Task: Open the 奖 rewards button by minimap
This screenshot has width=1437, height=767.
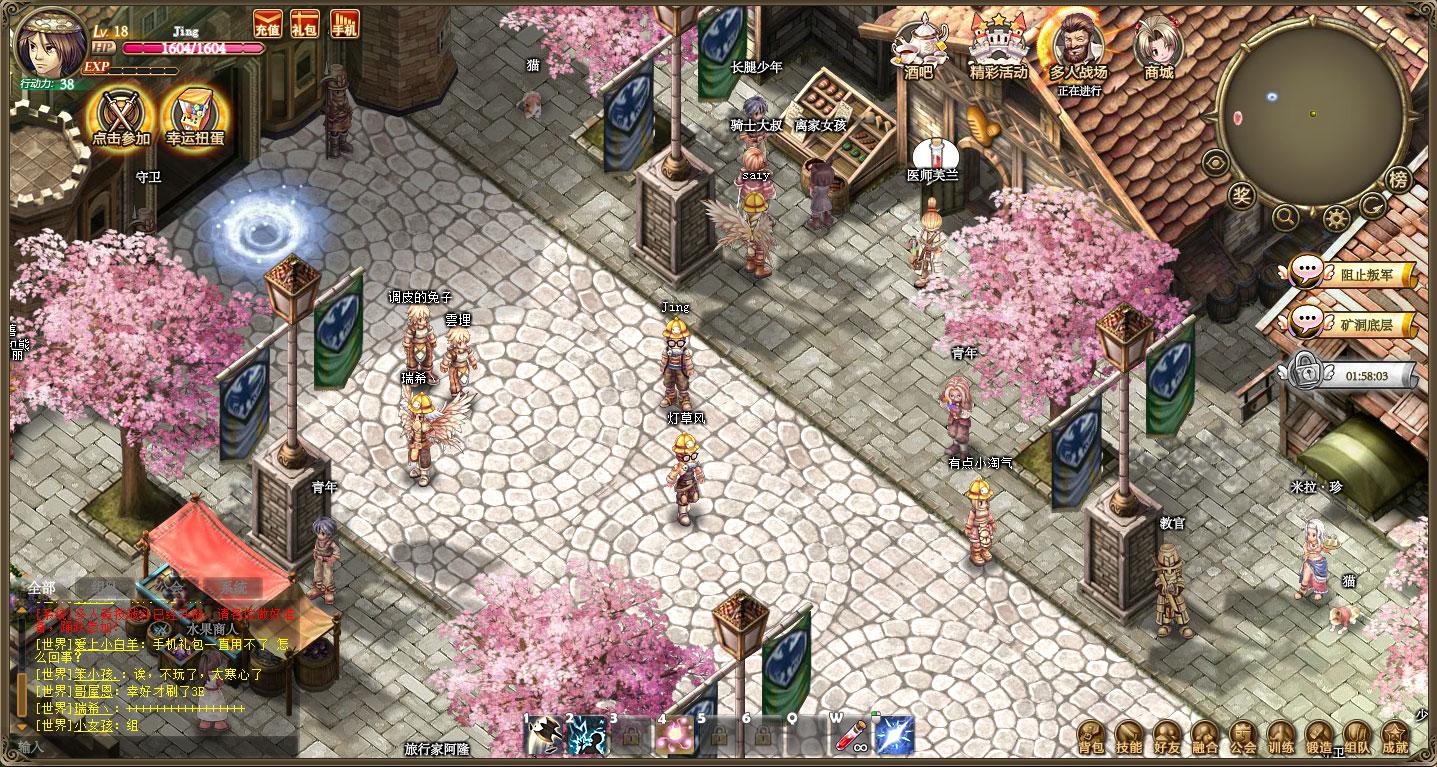Action: point(1241,195)
